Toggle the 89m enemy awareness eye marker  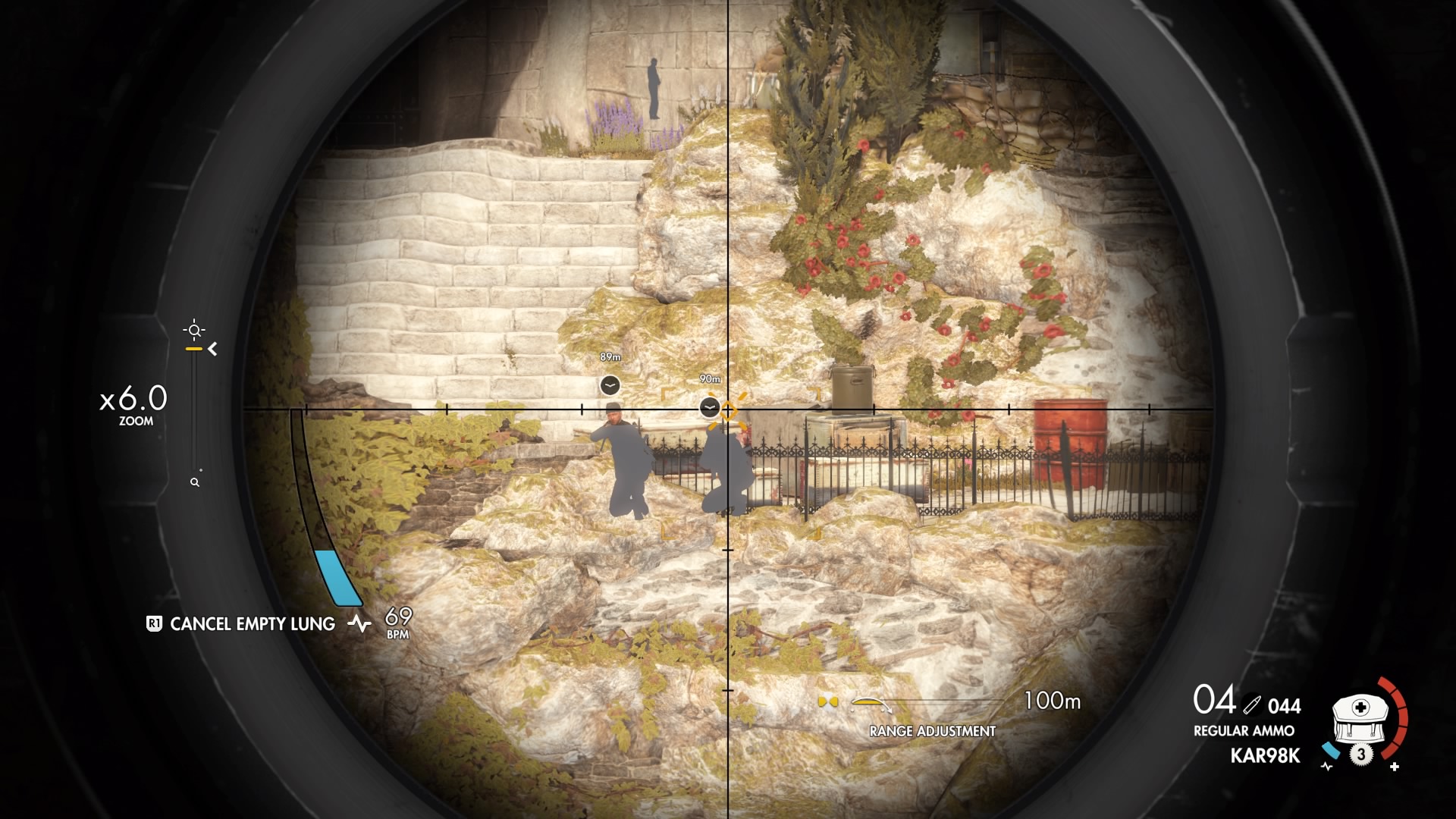click(609, 384)
